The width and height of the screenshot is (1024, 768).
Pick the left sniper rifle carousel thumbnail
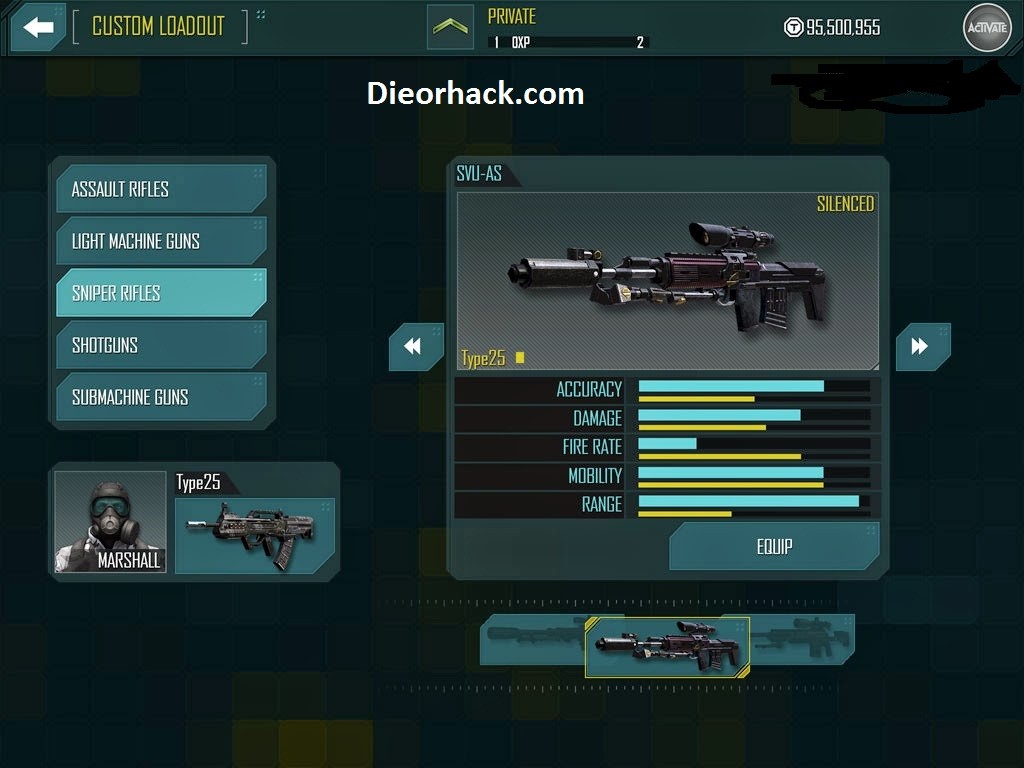coord(532,638)
